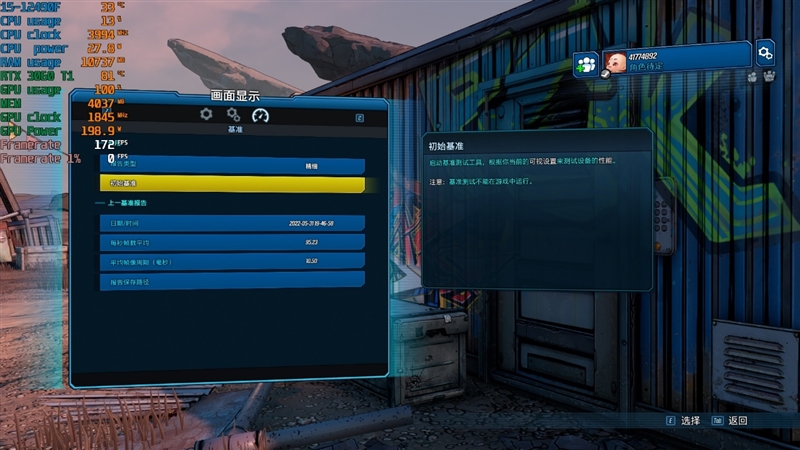Screen dimensions: 800x450
Task: Select the 每秒帧数平均 average FPS row
Action: tap(232, 242)
